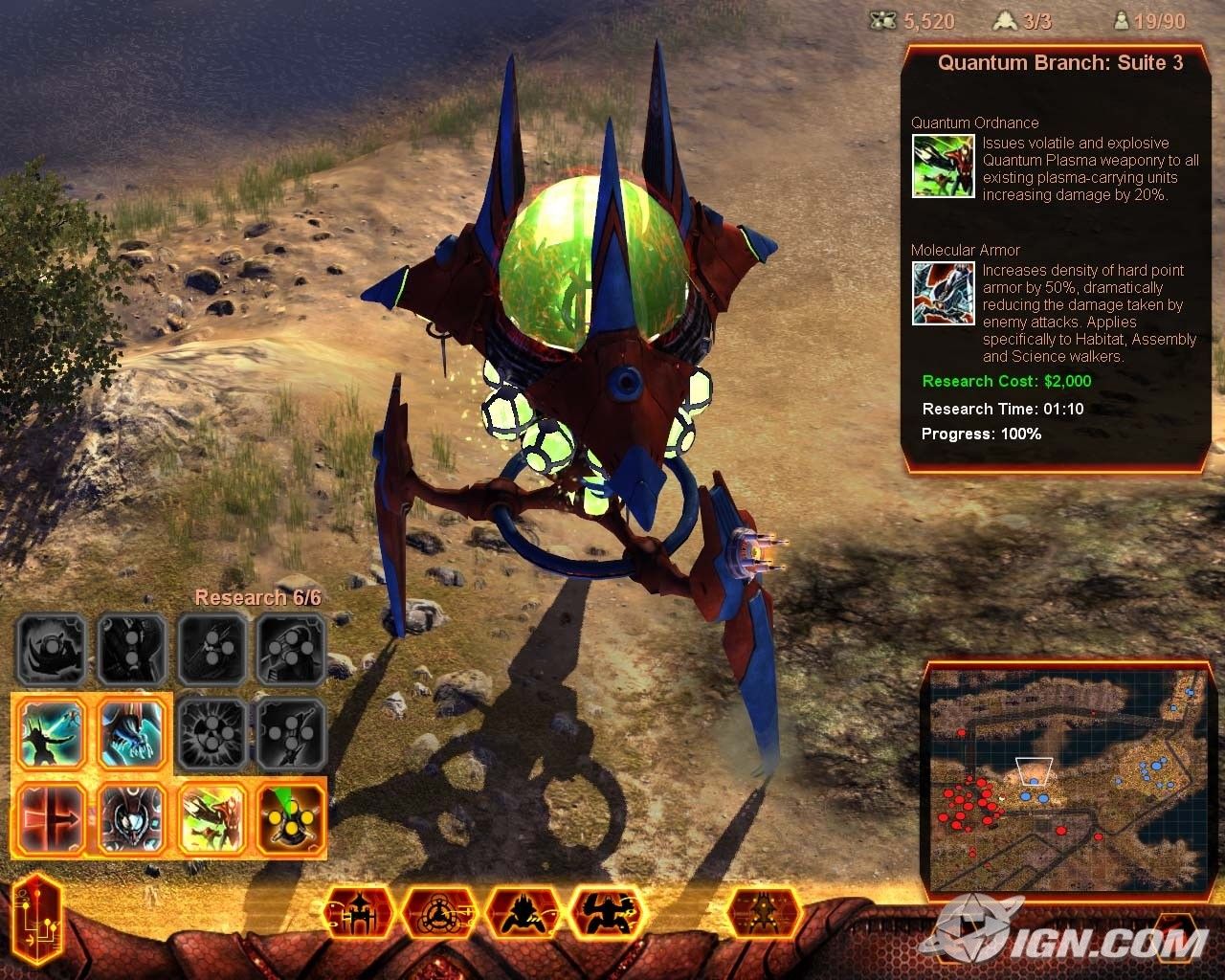Choose the spiked crouching unit hexagon button

click(x=523, y=914)
